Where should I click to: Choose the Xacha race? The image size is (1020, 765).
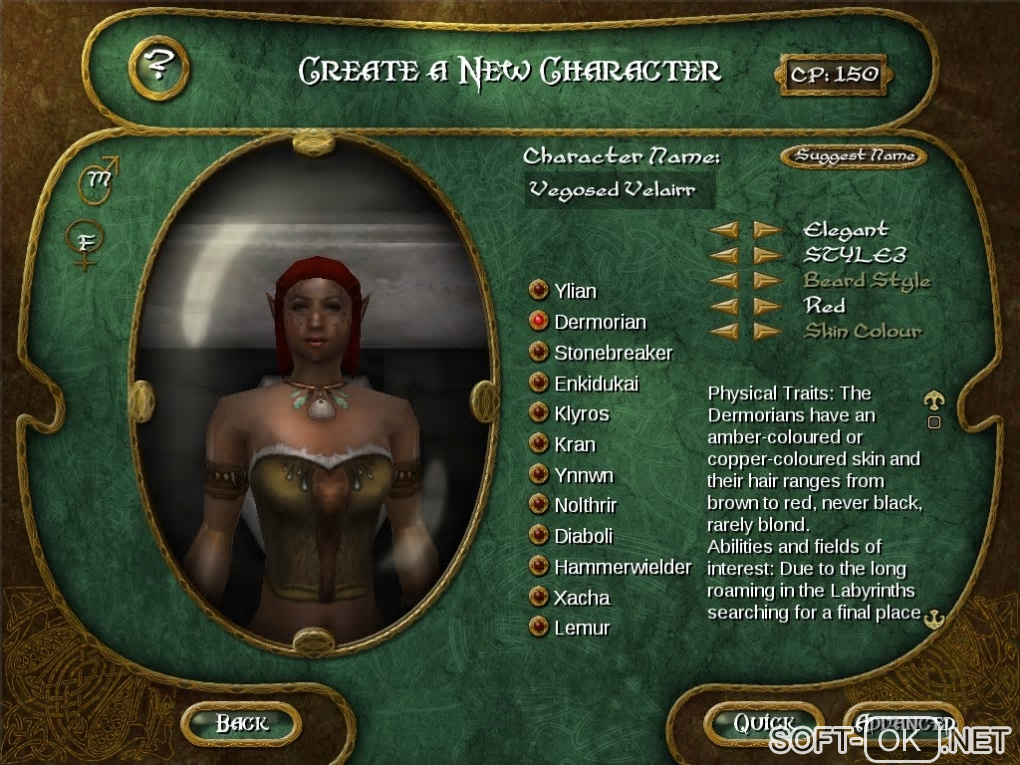[x=539, y=598]
